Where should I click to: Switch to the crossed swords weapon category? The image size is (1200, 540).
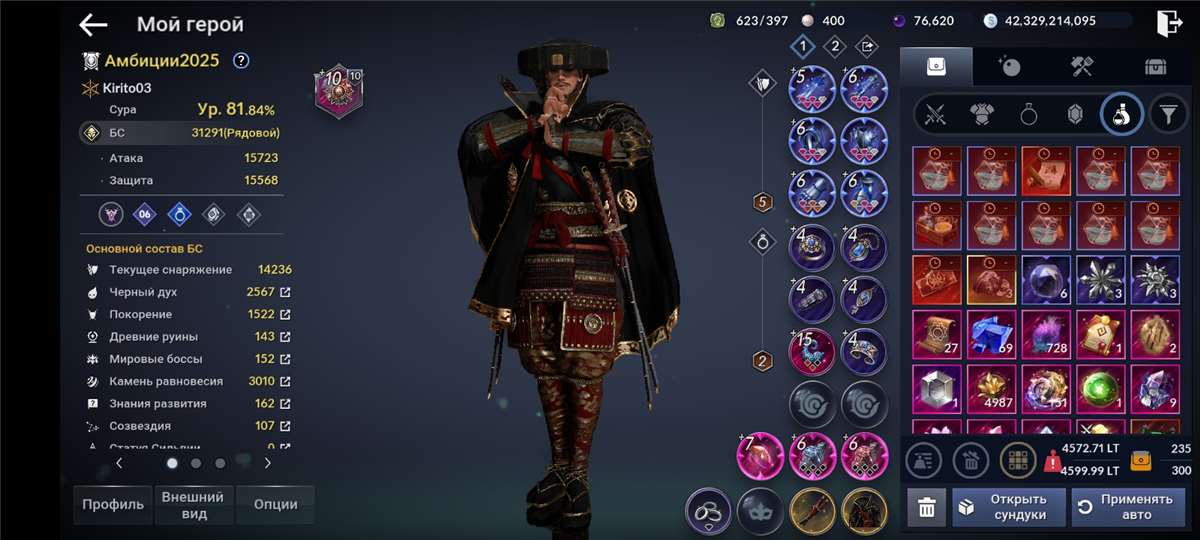[936, 115]
